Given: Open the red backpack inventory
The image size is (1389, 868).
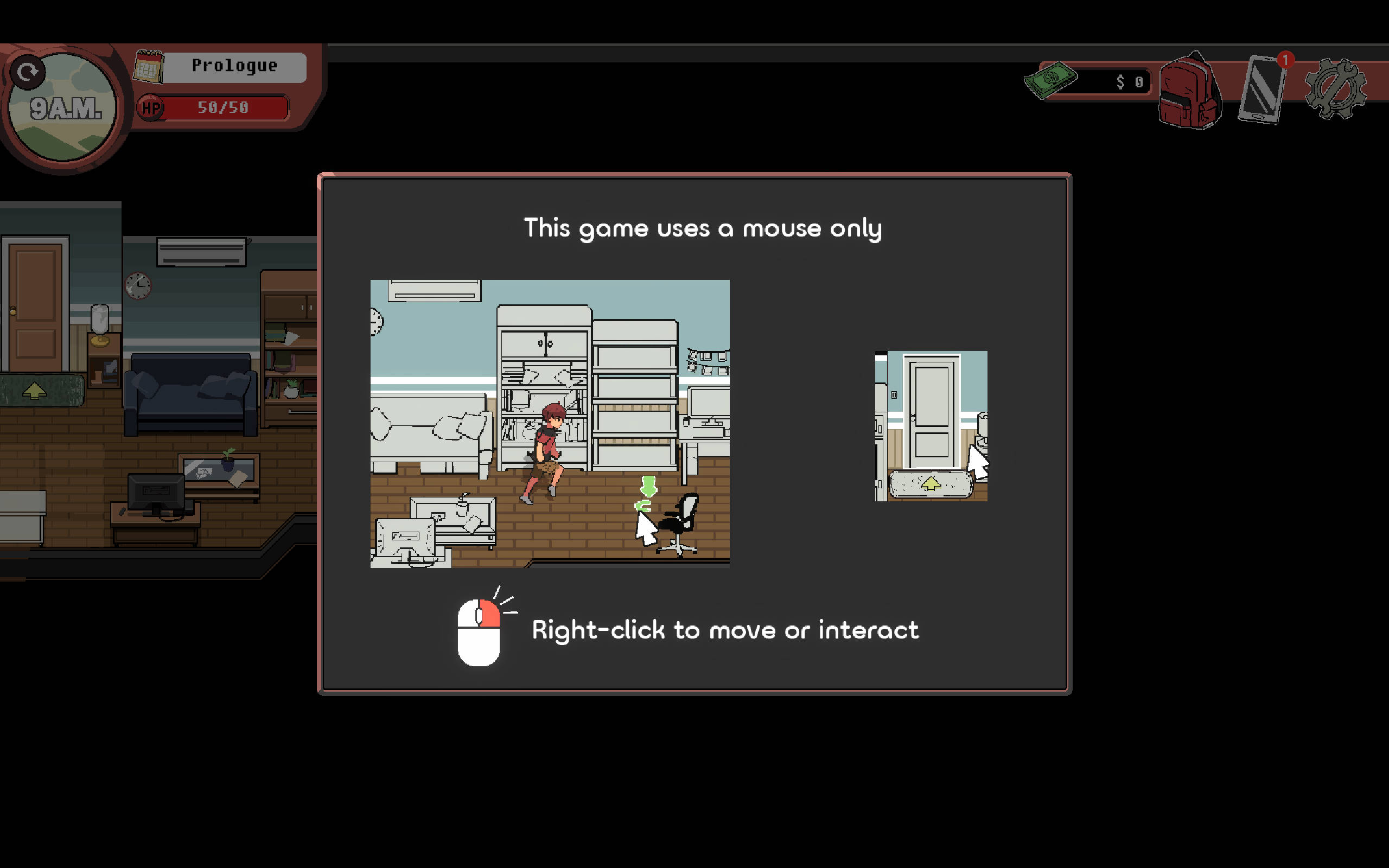Looking at the screenshot, I should (1189, 91).
